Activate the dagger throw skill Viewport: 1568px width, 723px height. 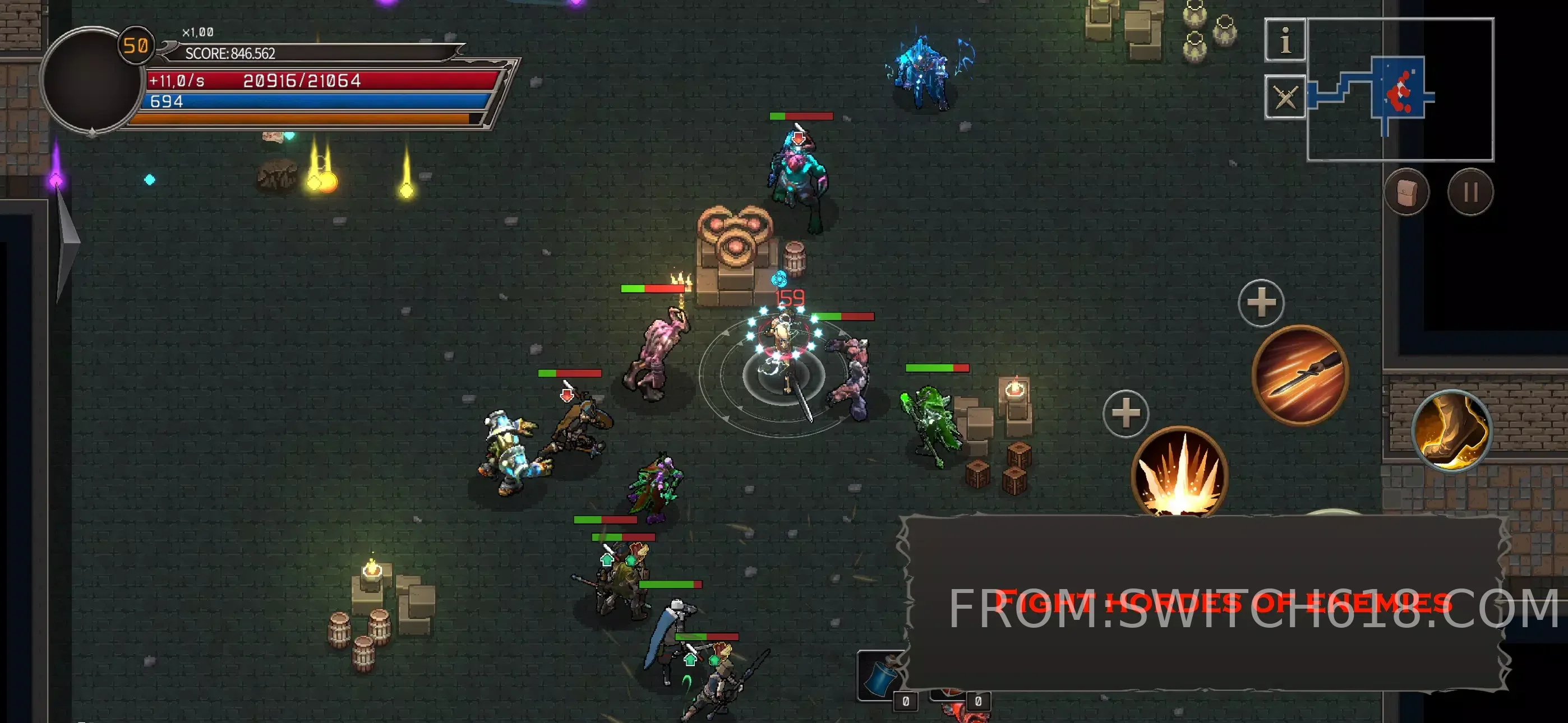(1299, 374)
